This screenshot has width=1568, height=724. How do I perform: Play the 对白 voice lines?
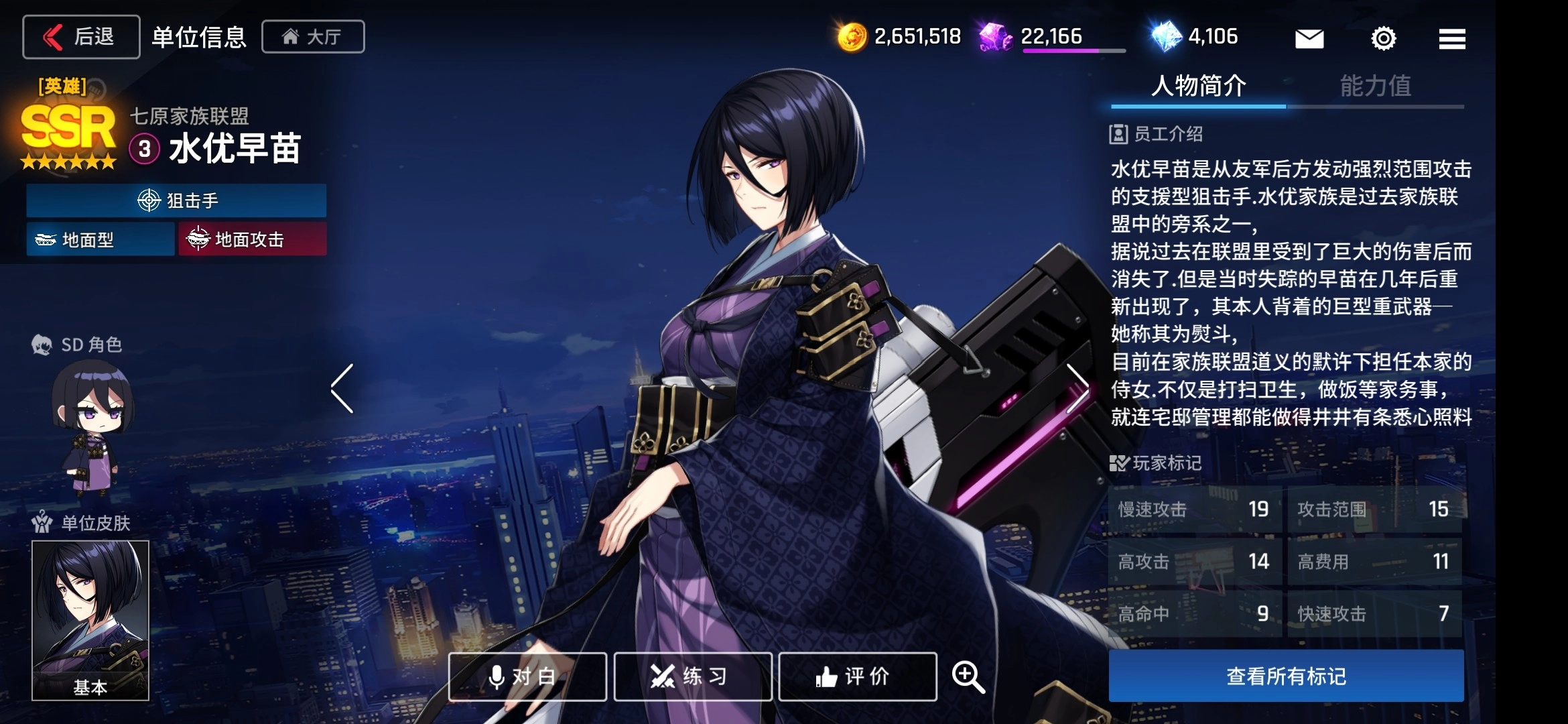[x=527, y=676]
